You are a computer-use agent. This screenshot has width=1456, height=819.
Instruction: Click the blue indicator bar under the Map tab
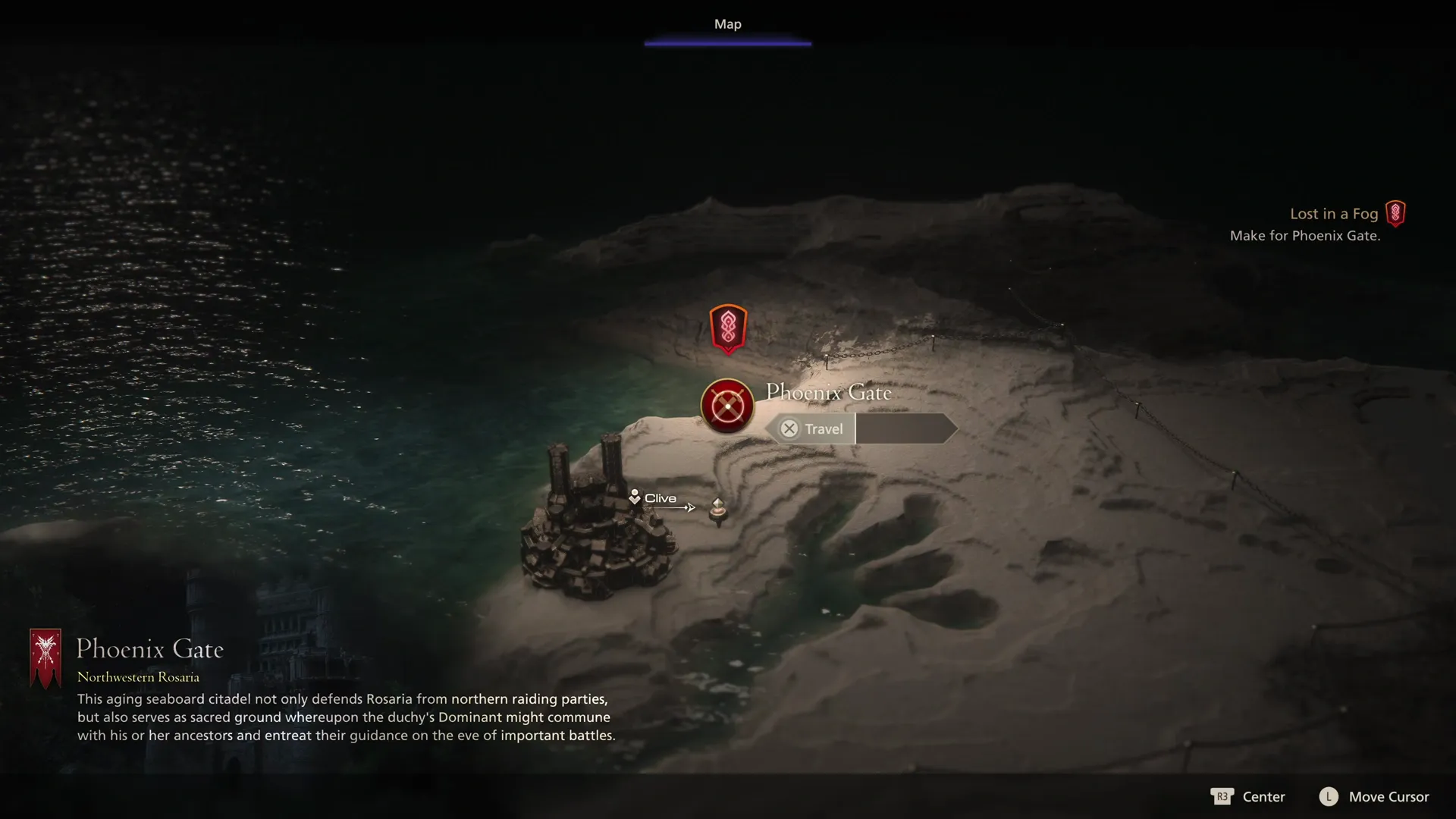727,43
